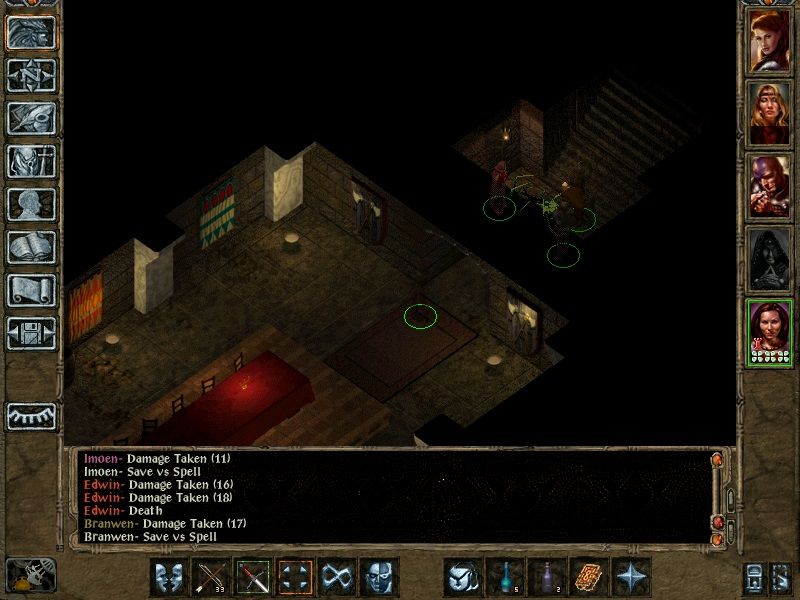This screenshot has width=800, height=600.
Task: Open the star special abilities button
Action: [632, 577]
